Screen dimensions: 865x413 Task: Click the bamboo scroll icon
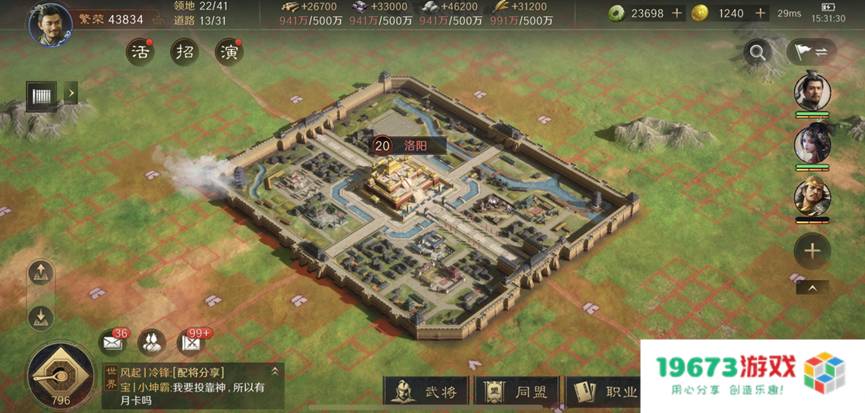tap(42, 95)
